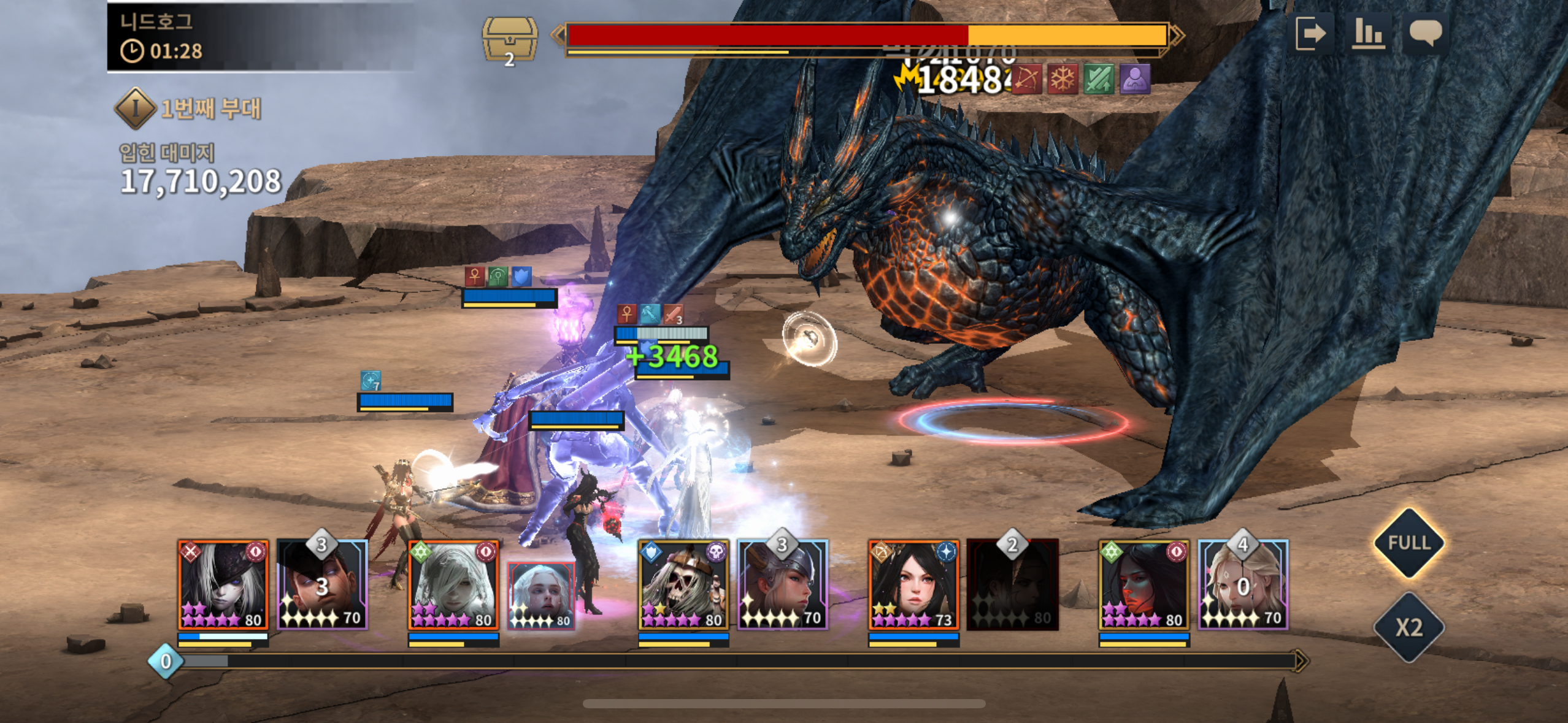Image resolution: width=1568 pixels, height=723 pixels.
Task: Tap the snowflake freeze debuff icon
Action: coord(1063,79)
